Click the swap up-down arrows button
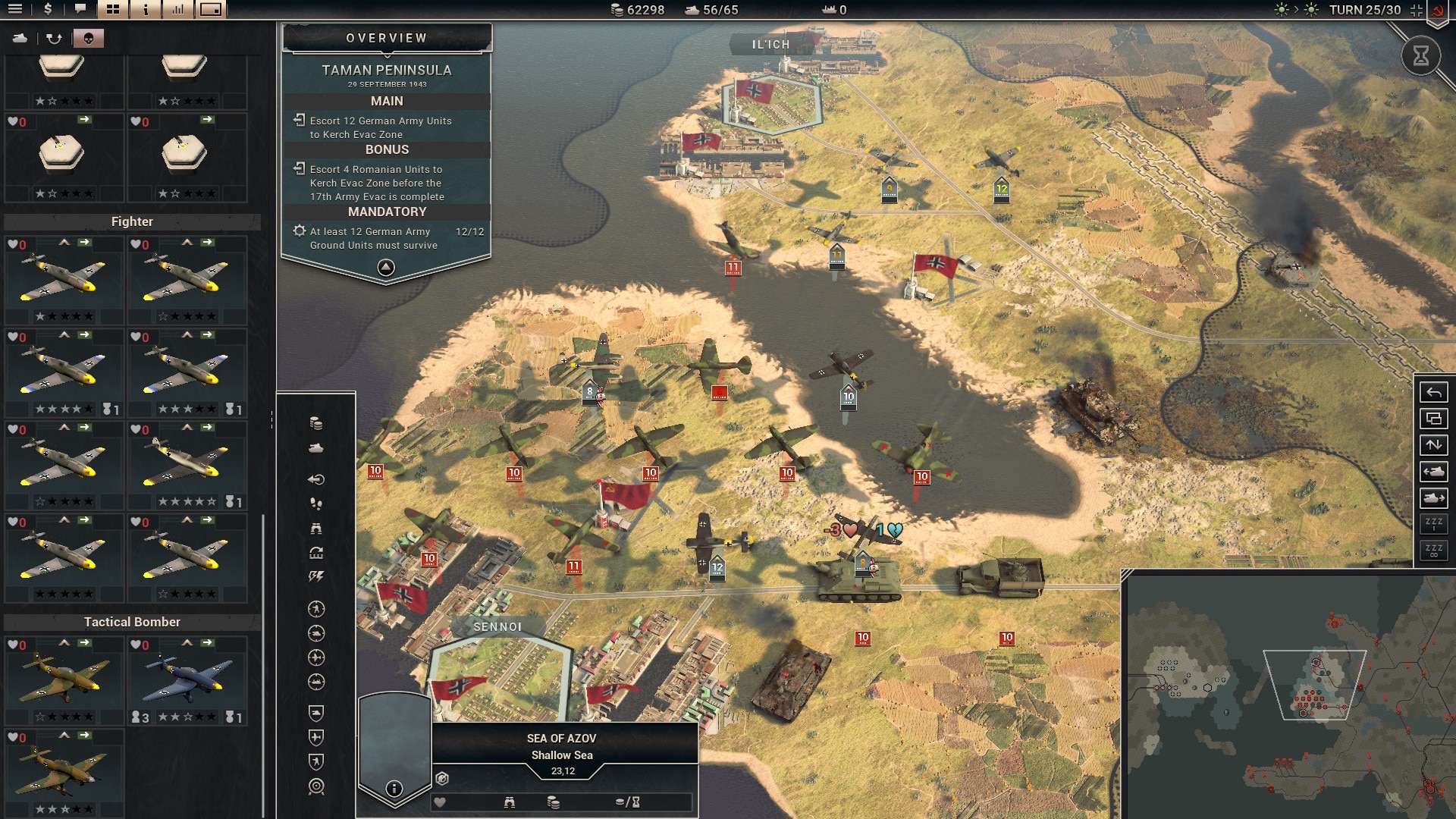Screen dimensions: 1456x819 point(1433,445)
